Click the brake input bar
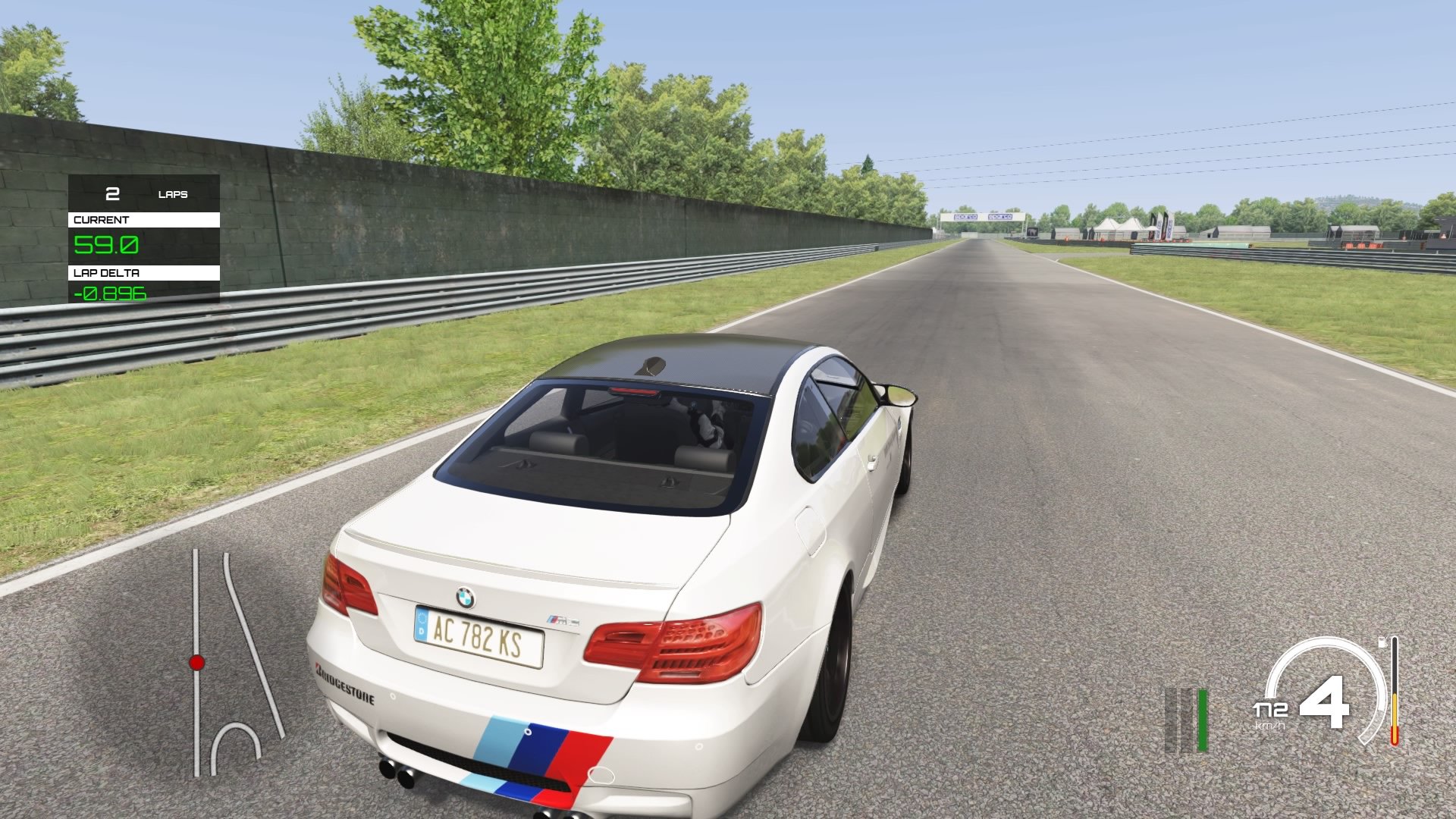The height and width of the screenshot is (819, 1456). (x=1187, y=720)
